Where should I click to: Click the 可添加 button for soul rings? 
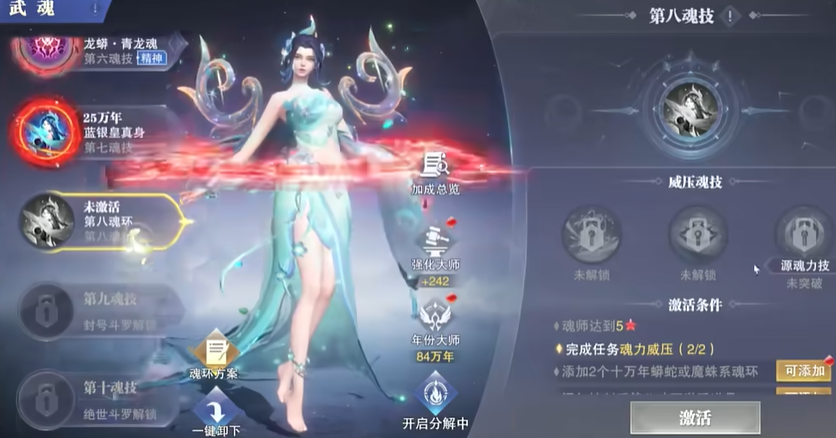coord(802,371)
